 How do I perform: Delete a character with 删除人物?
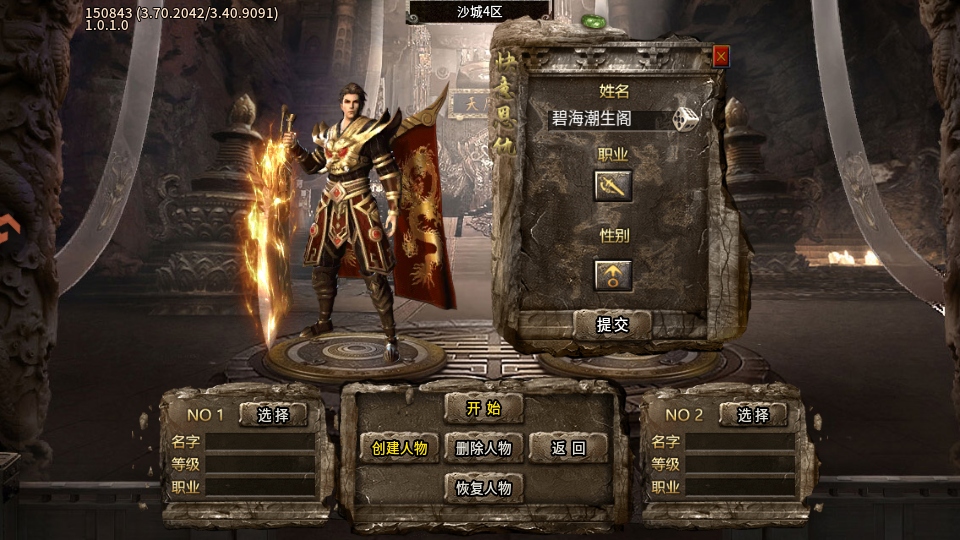483,448
